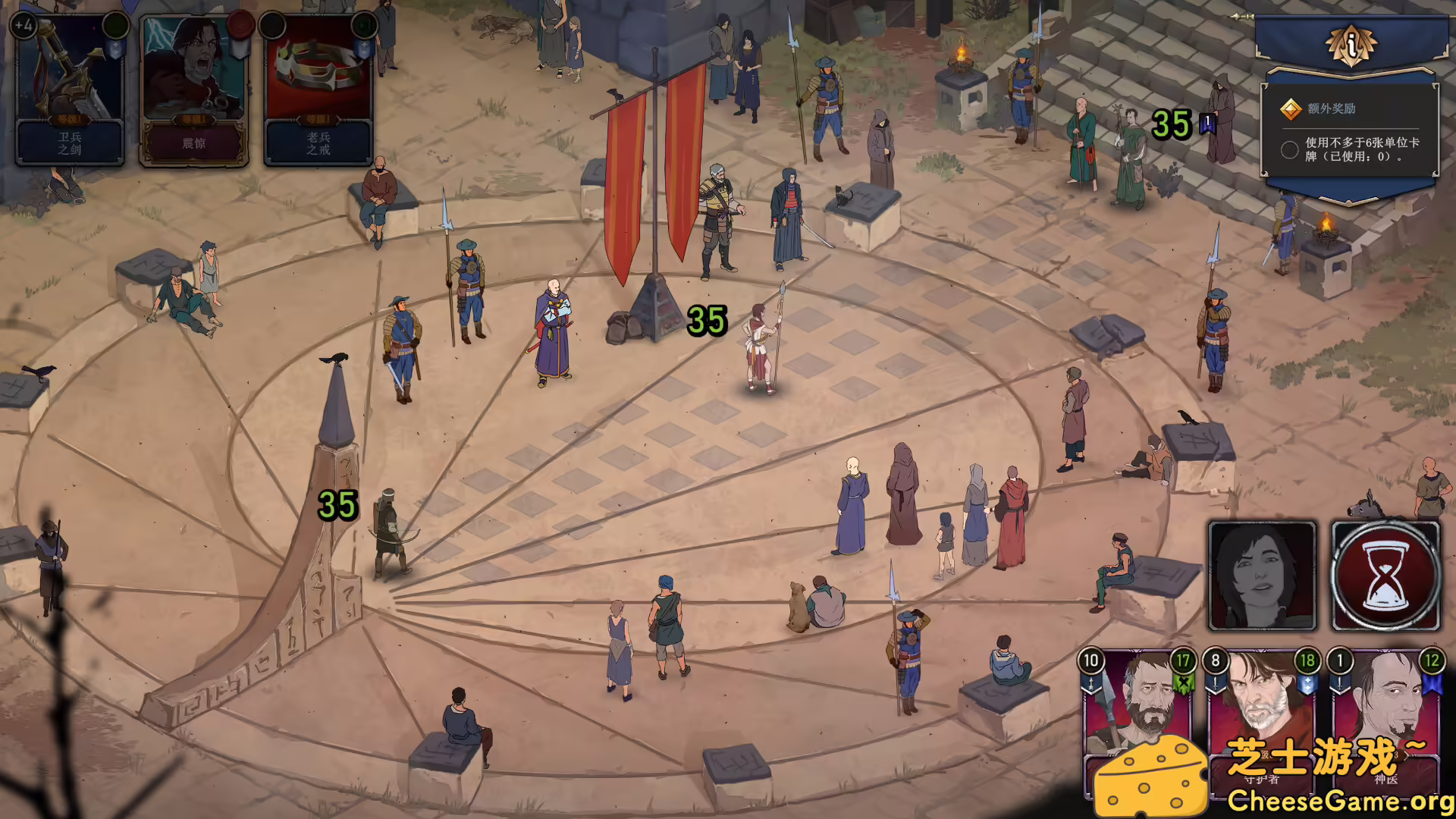Toggle the dark orb atop the 震惊 card
The width and height of the screenshot is (1456, 819).
point(273,25)
